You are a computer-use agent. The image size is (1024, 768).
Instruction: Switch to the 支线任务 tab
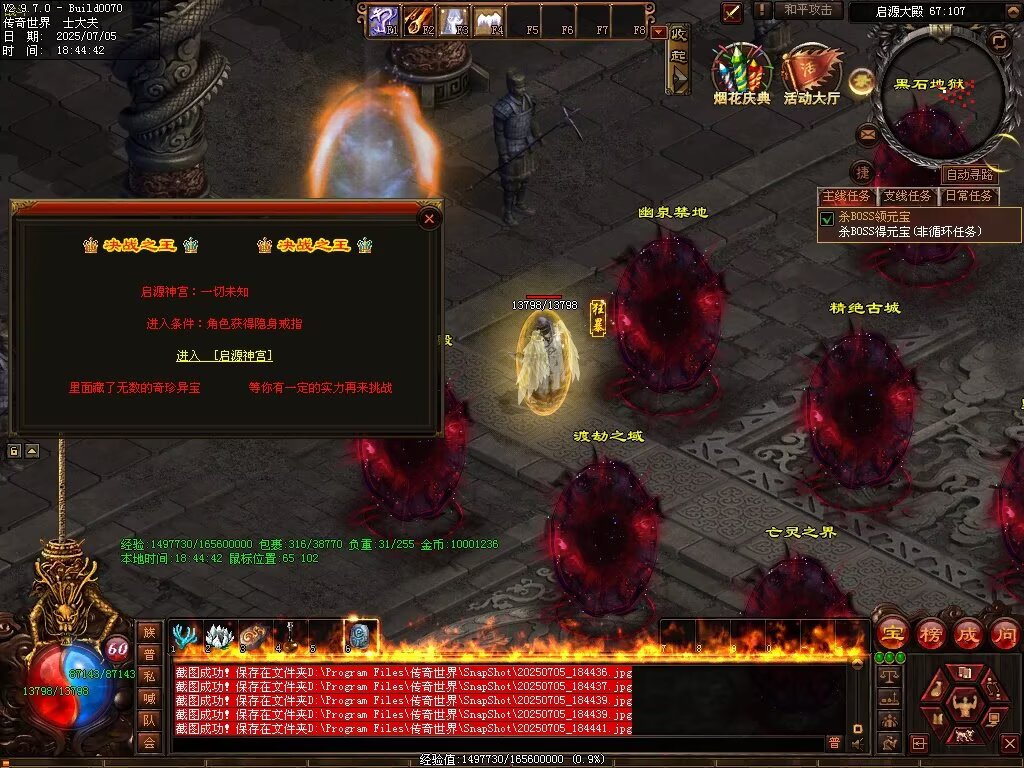(x=907, y=196)
